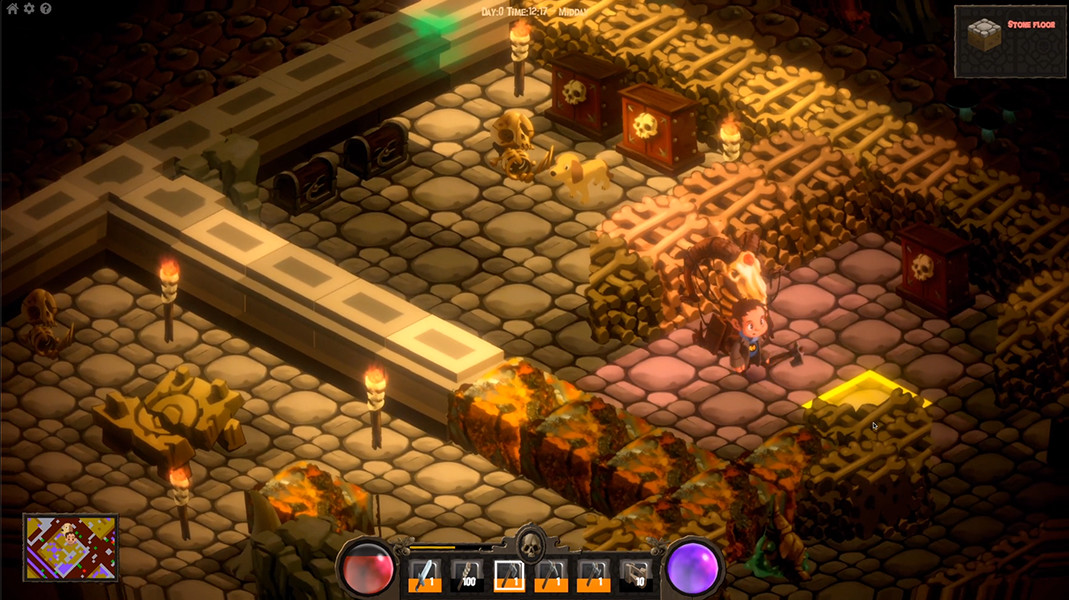Select the wooden fence slot with 10 count
This screenshot has height=600, width=1069.
(x=636, y=574)
